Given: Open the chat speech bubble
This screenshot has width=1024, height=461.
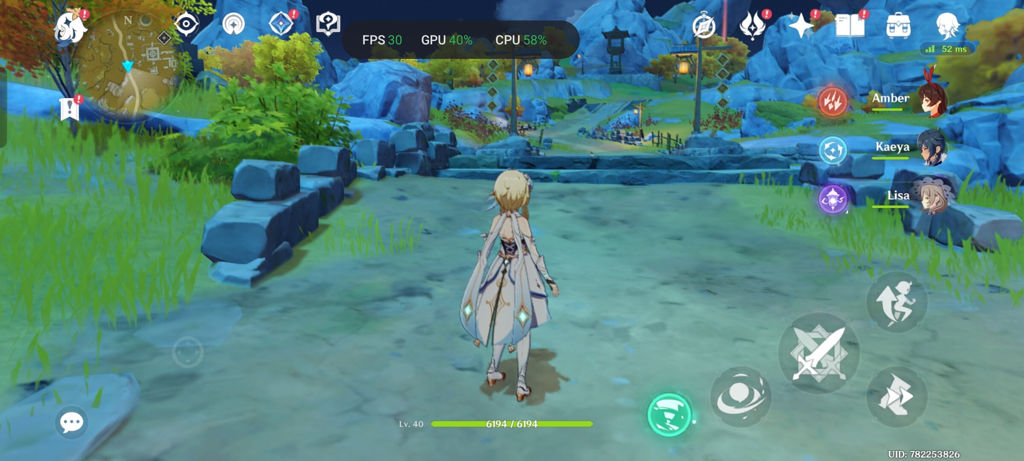Looking at the screenshot, I should (x=71, y=422).
